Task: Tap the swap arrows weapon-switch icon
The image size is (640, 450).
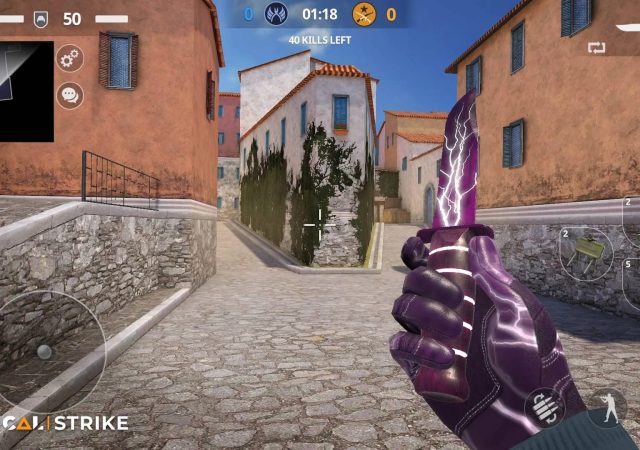Action: click(x=598, y=47)
